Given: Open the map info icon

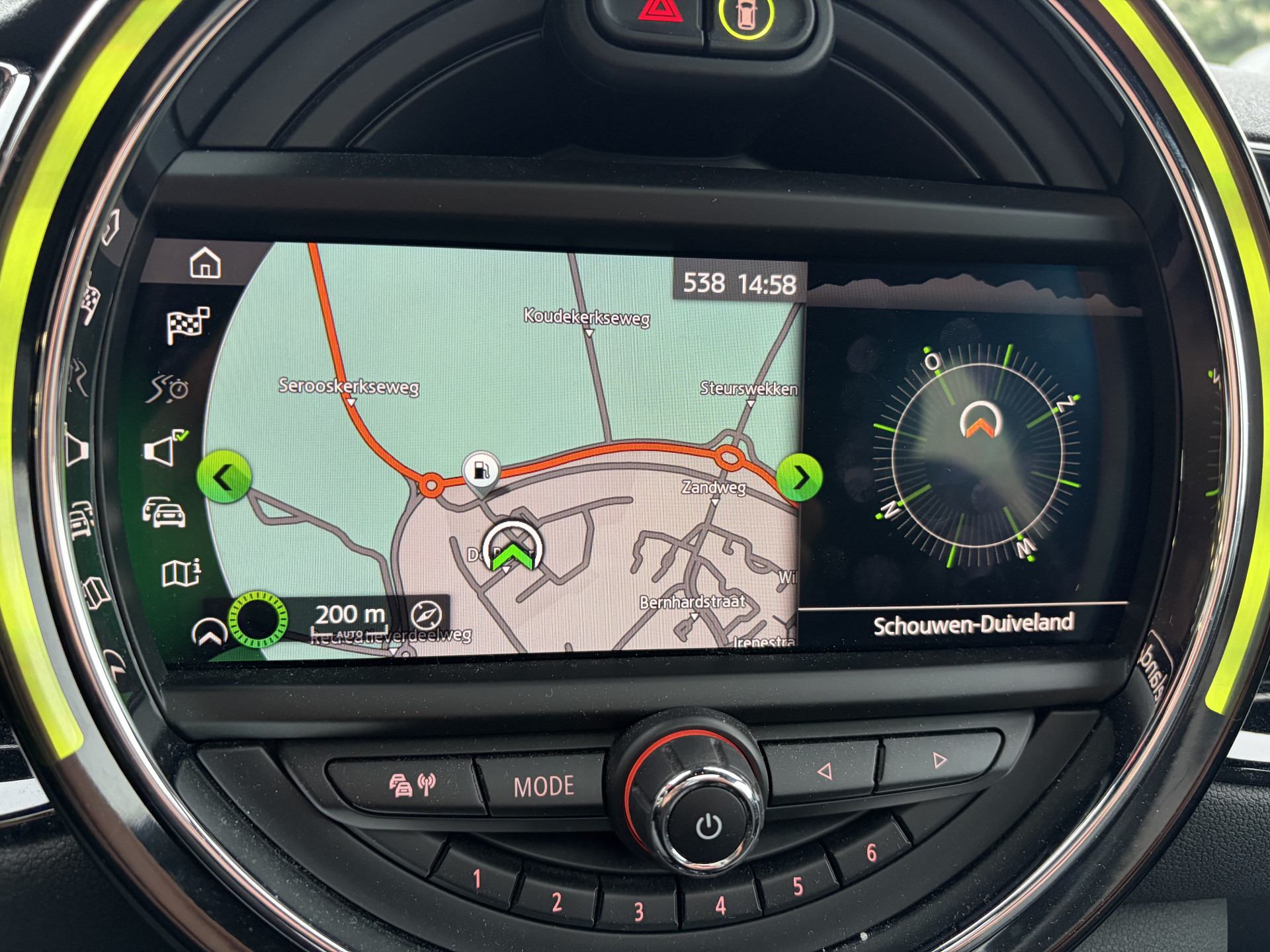Looking at the screenshot, I should [x=181, y=573].
